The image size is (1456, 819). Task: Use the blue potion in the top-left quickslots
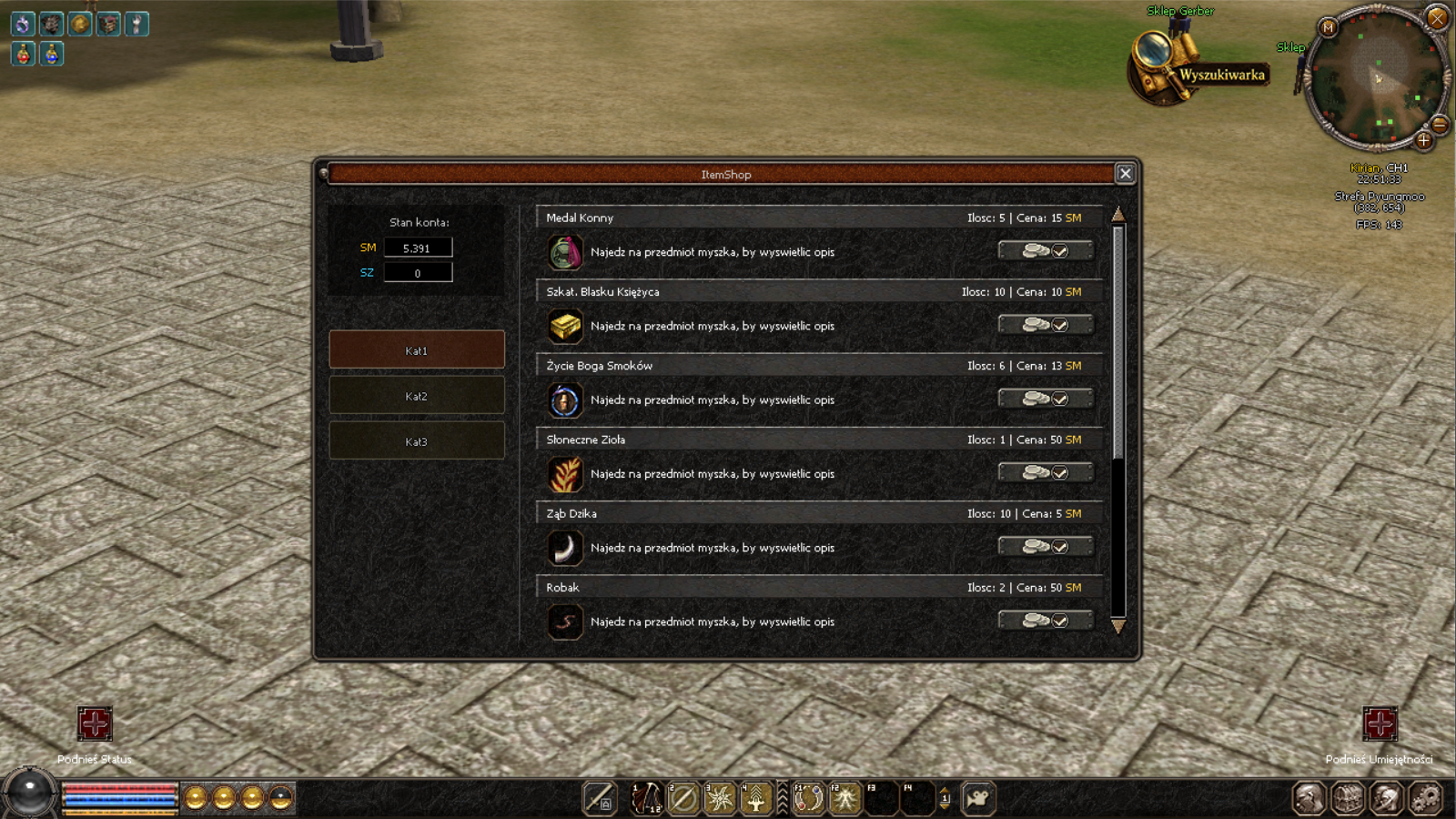(x=52, y=55)
